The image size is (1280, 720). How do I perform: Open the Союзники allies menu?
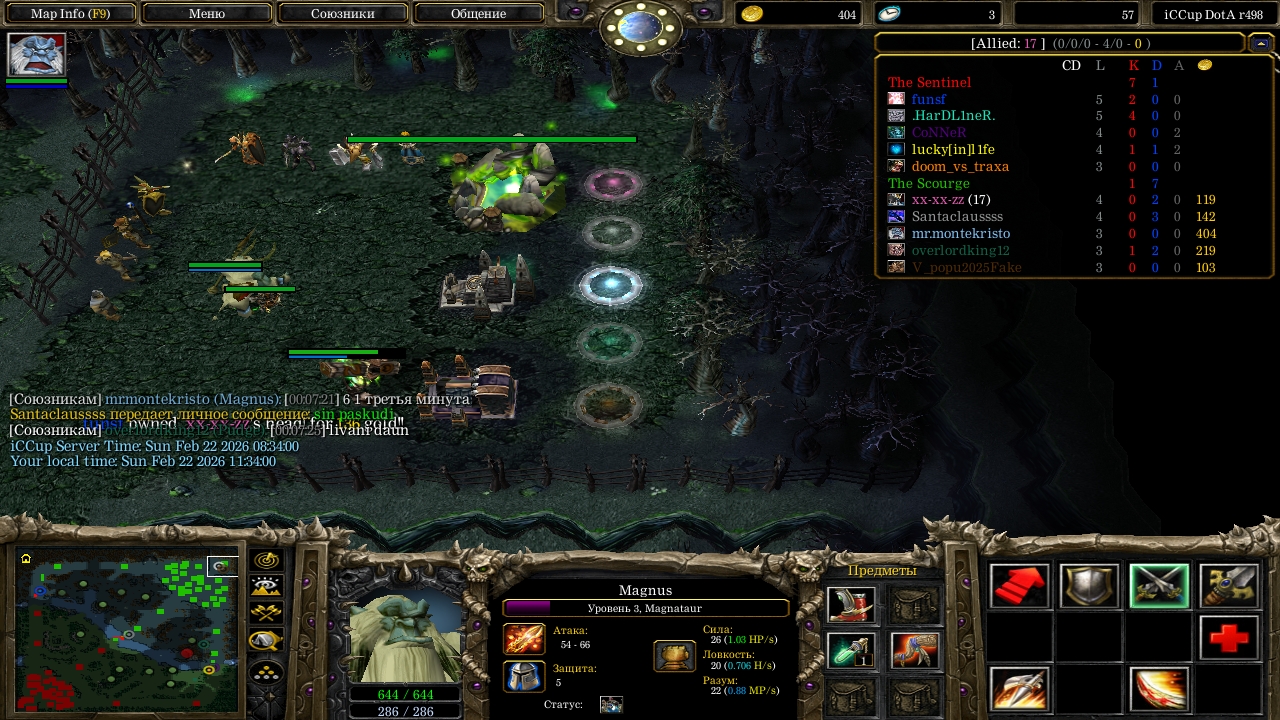pyautogui.click(x=342, y=14)
